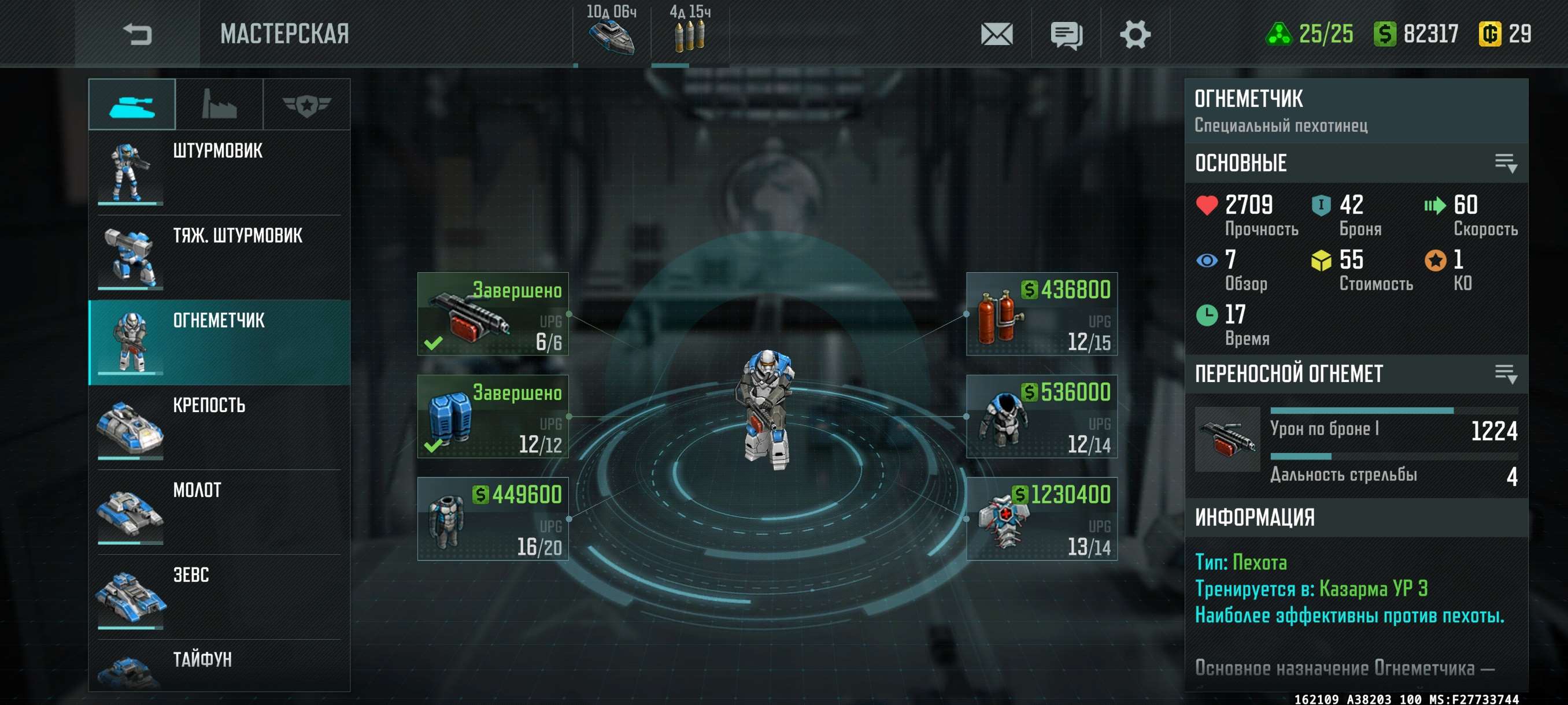The image size is (1568, 705).
Task: Select the Штурмовик unit
Action: pyautogui.click(x=219, y=172)
